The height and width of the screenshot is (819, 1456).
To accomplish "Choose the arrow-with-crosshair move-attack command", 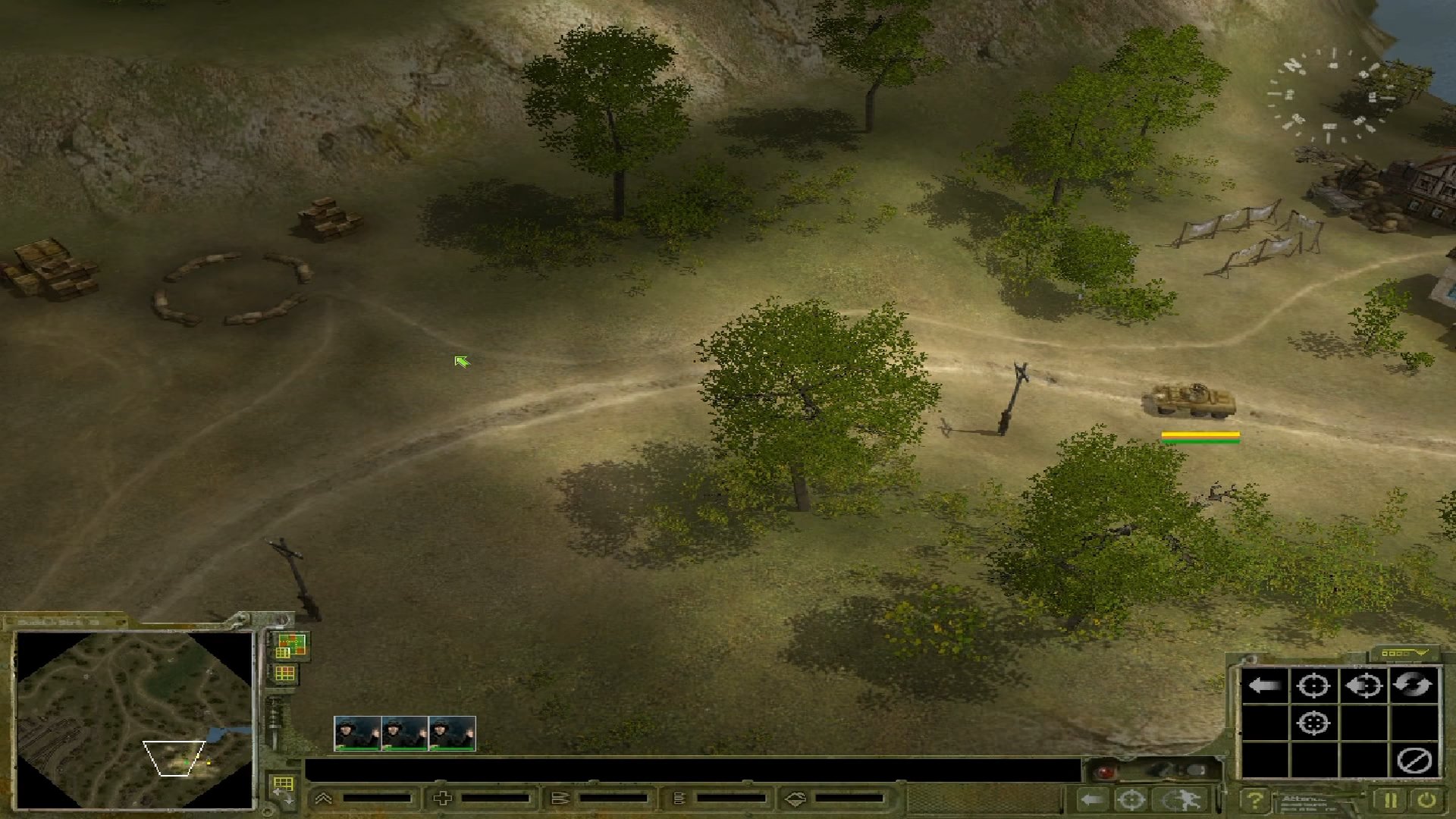I will (x=1363, y=686).
